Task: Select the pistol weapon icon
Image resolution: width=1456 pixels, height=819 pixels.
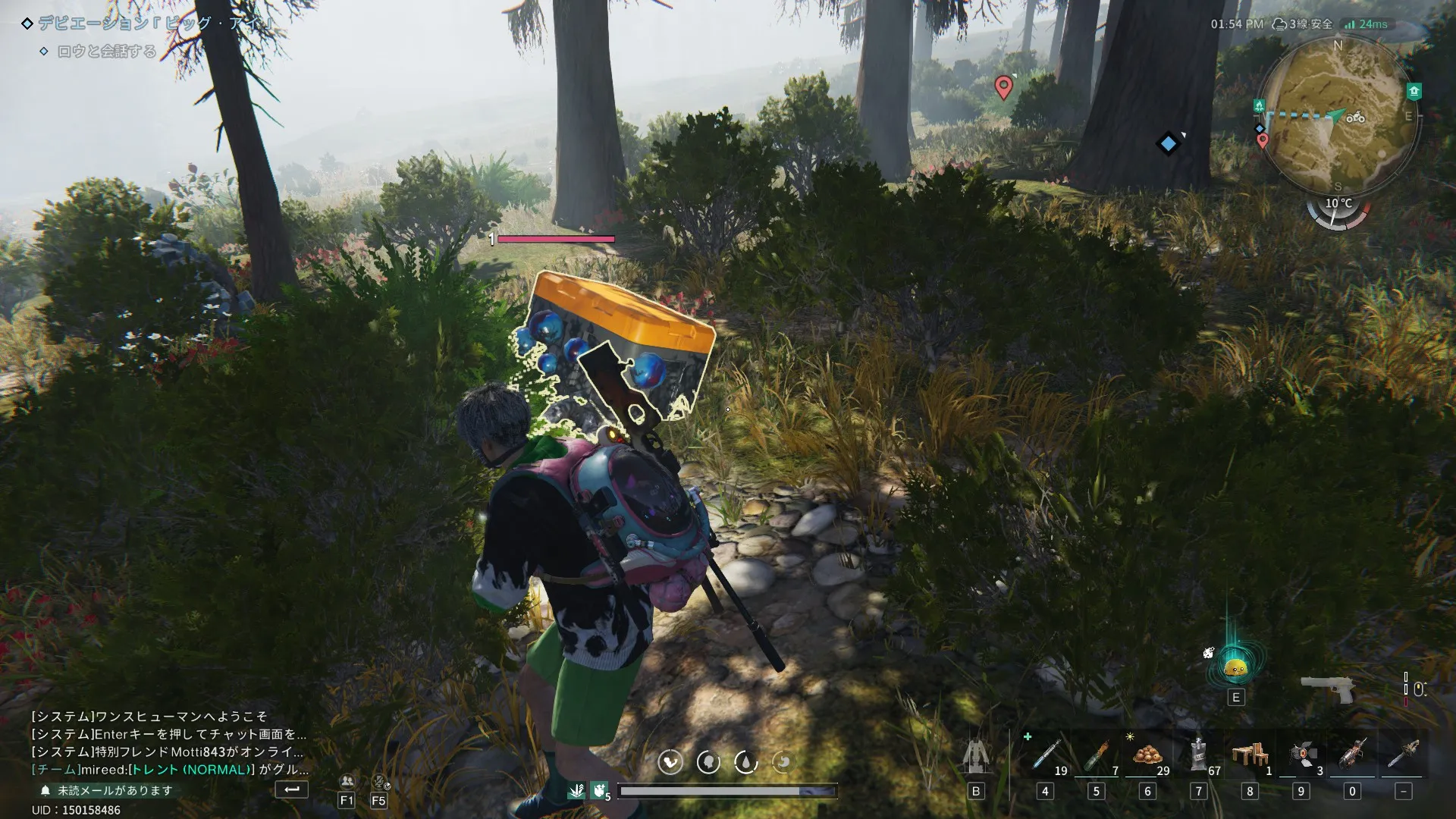Action: 1327,689
